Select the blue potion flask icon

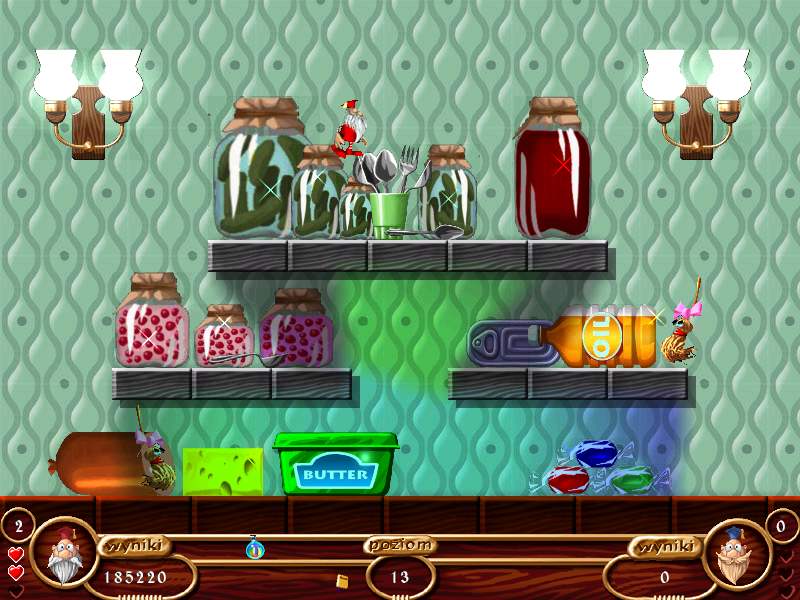point(255,547)
